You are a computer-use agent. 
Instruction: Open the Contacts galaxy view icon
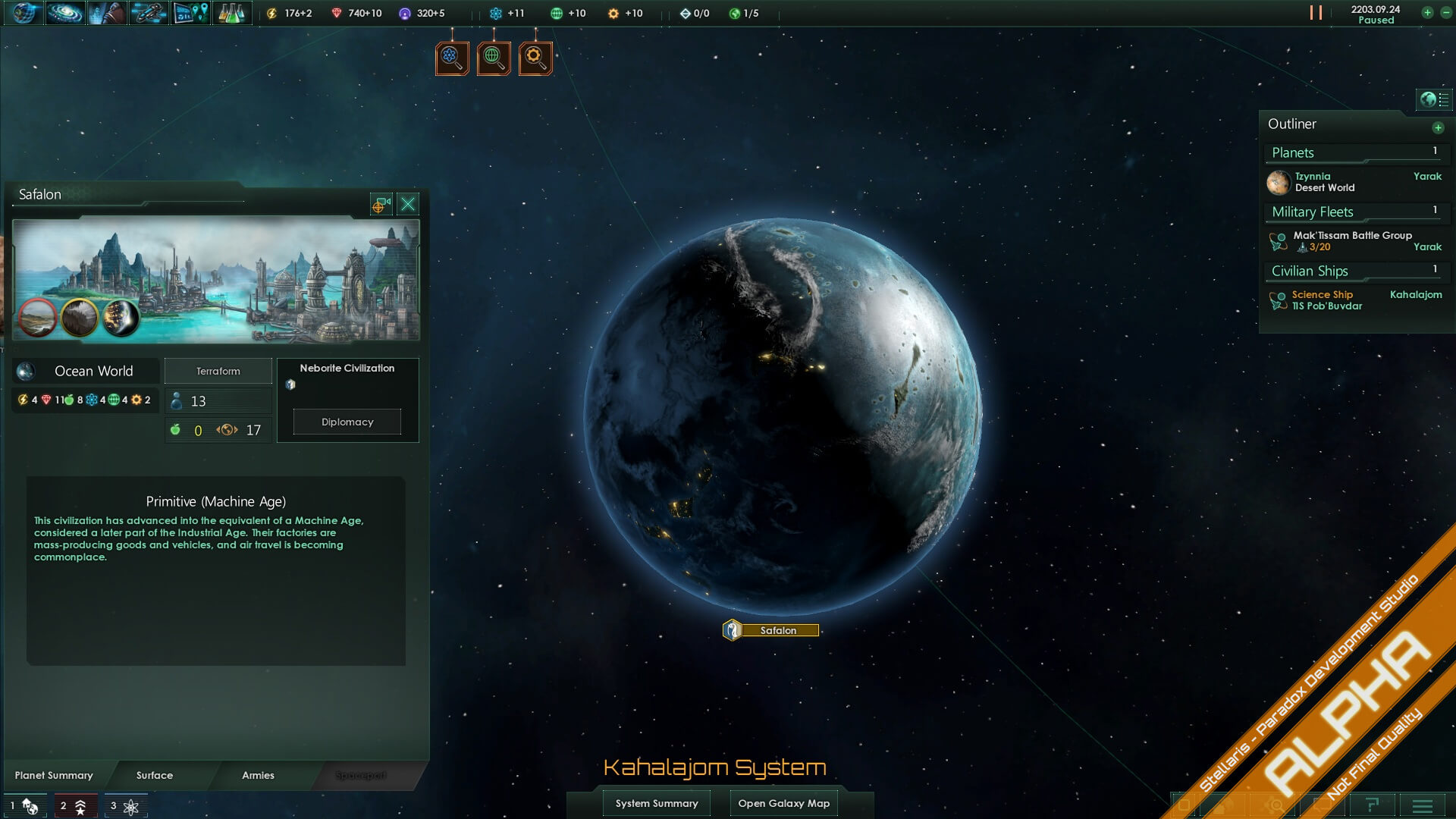click(65, 13)
